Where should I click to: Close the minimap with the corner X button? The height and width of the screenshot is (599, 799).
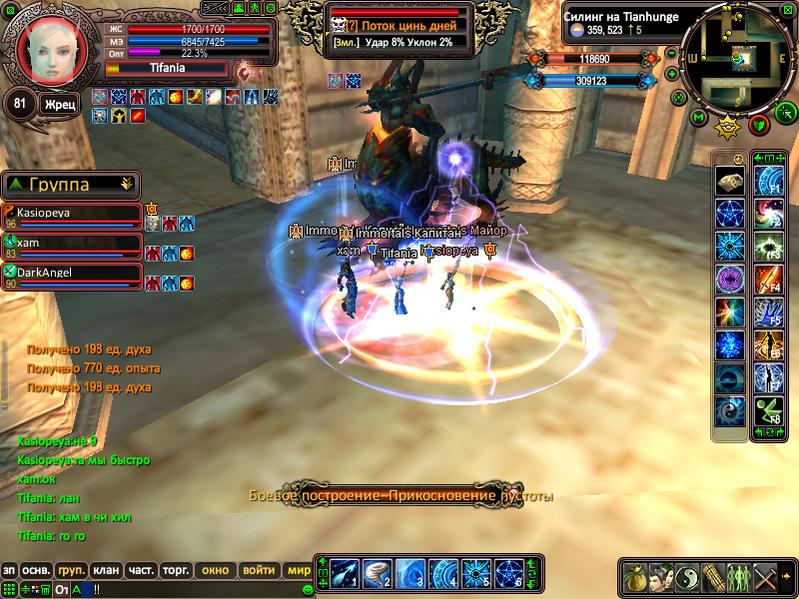tap(786, 11)
